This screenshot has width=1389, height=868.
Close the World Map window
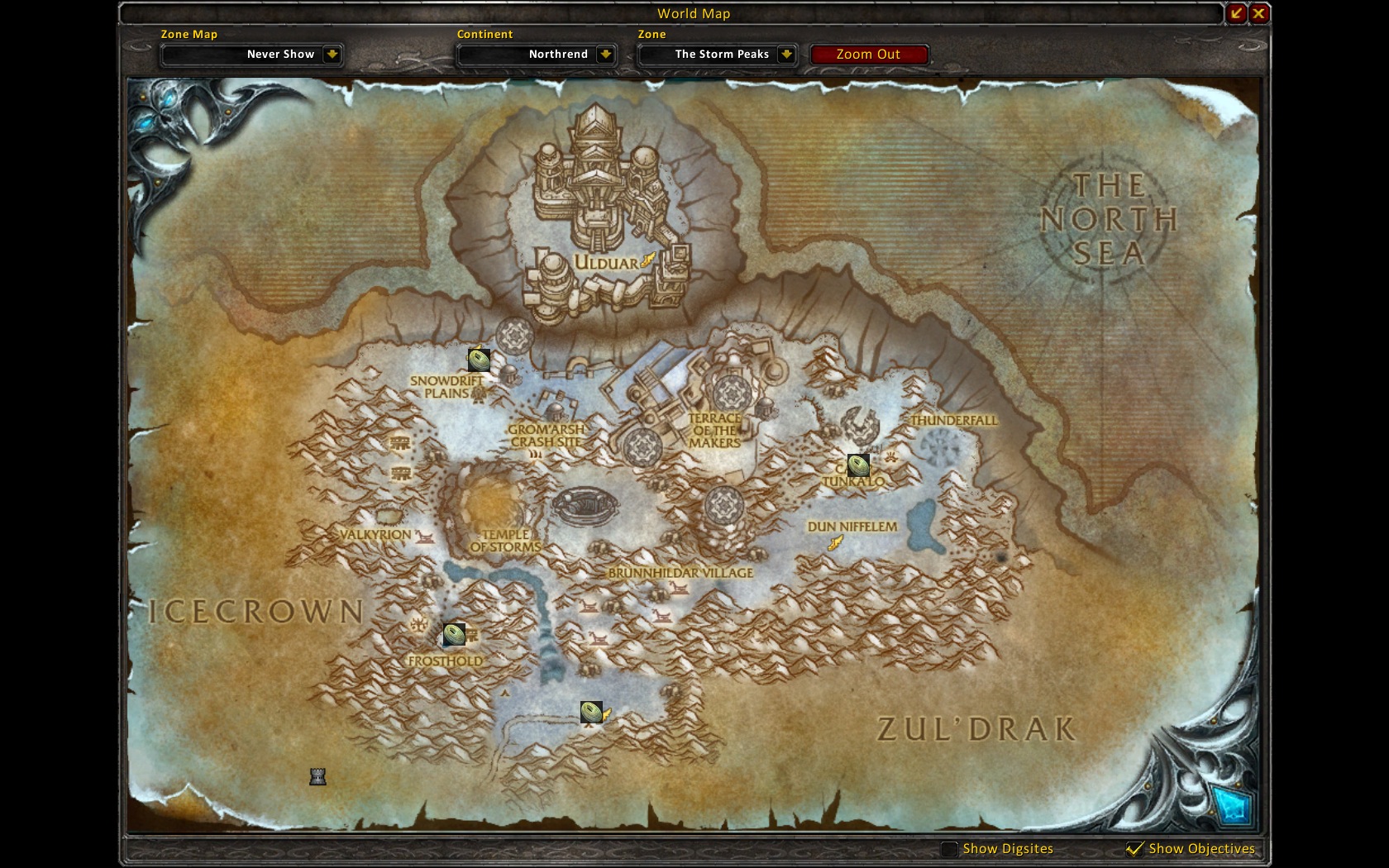(x=1258, y=13)
